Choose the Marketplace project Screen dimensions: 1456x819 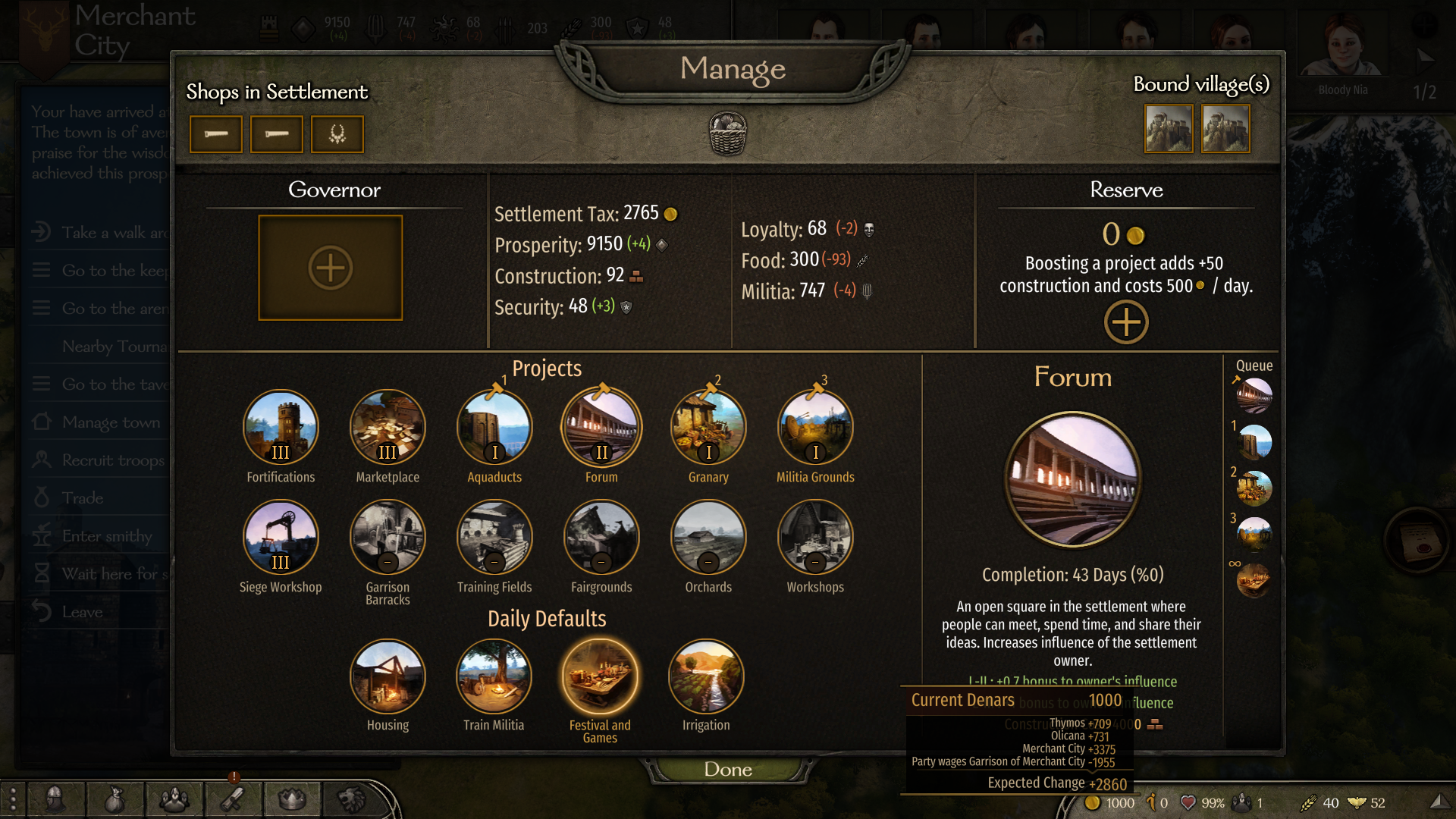388,428
